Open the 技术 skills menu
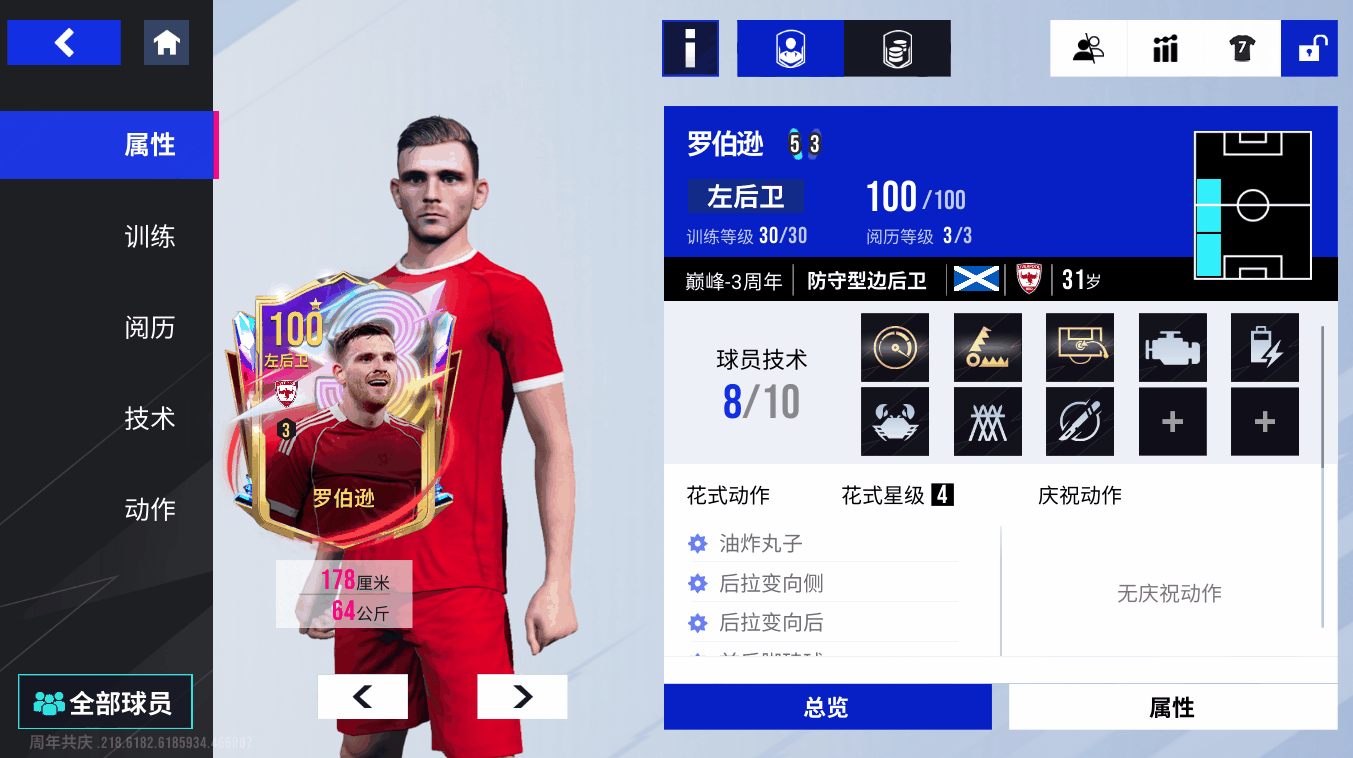 (x=150, y=418)
